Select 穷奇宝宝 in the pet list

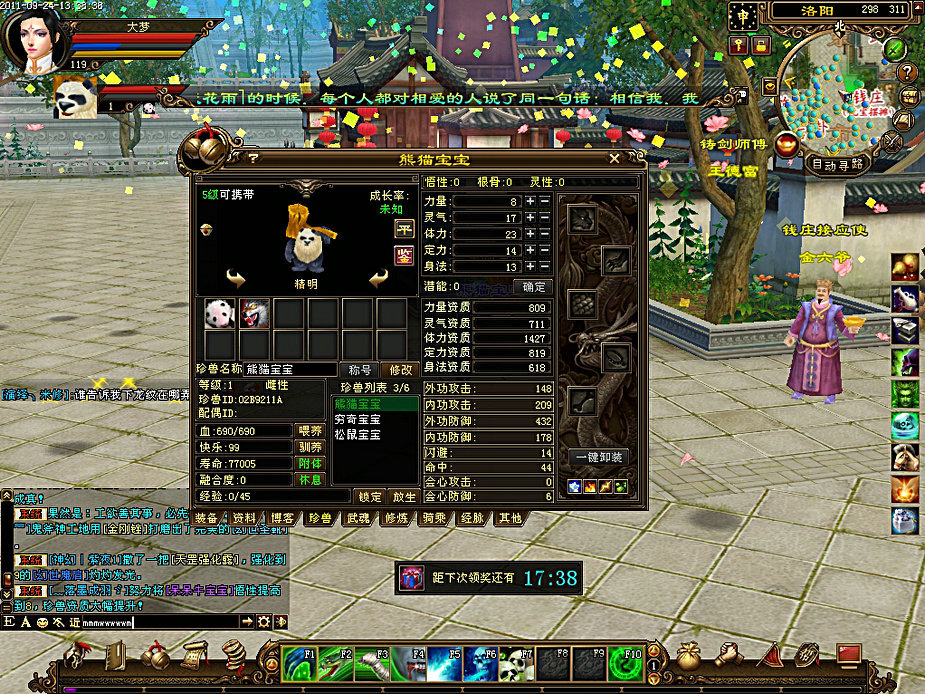(360, 420)
